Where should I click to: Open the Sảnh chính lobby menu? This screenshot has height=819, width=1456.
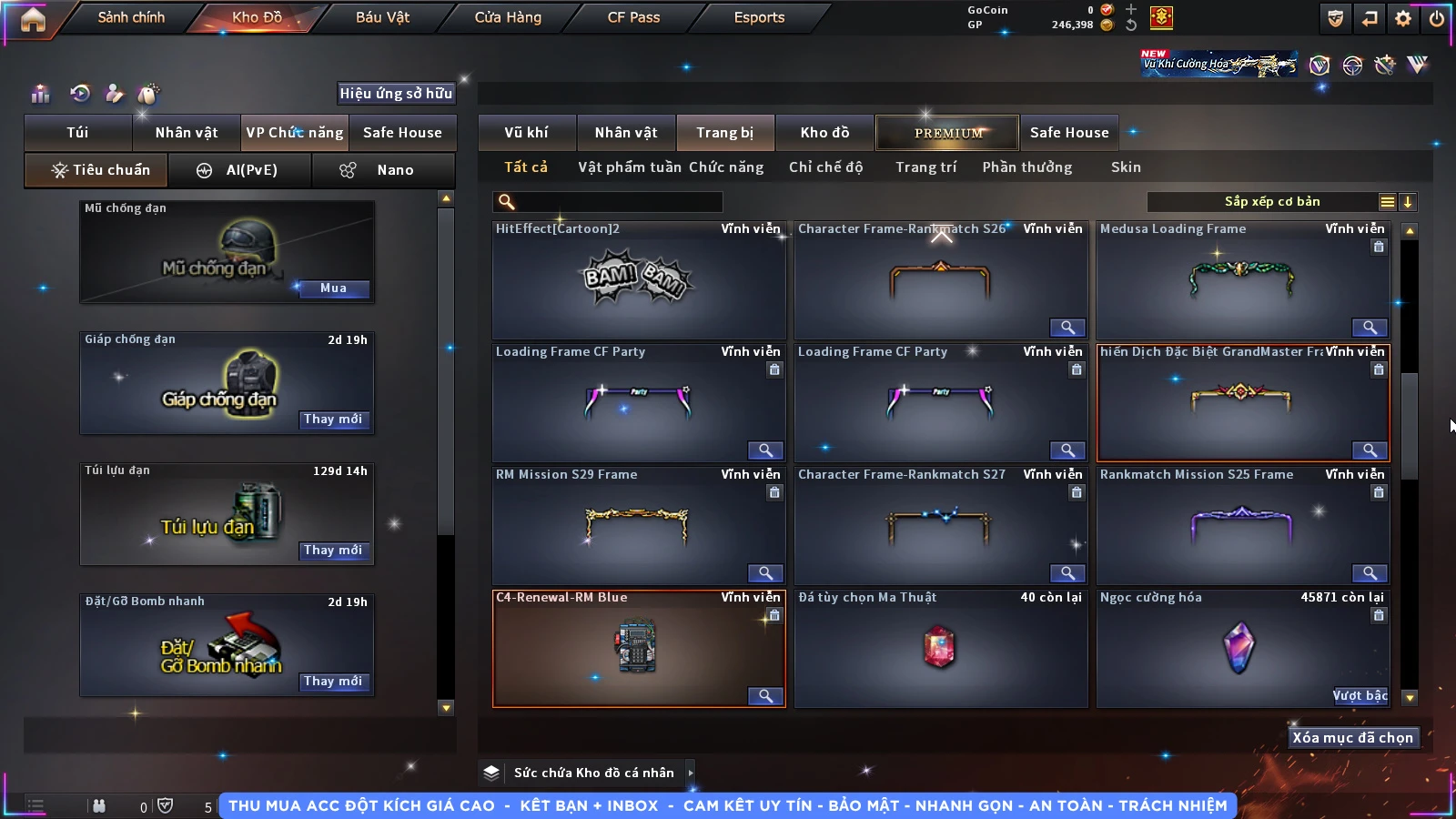[x=131, y=17]
